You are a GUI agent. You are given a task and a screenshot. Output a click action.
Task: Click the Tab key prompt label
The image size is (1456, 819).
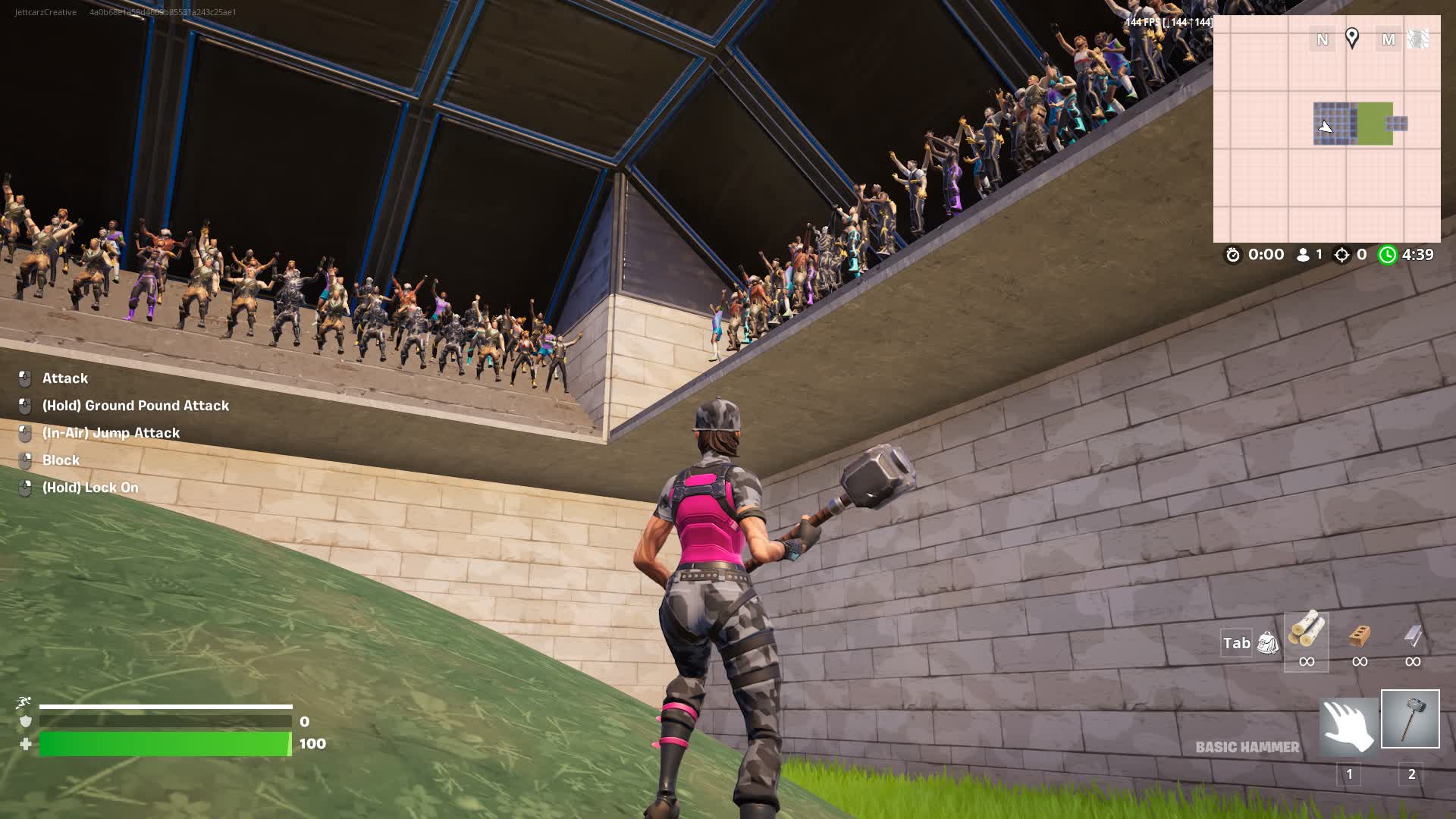[x=1237, y=642]
